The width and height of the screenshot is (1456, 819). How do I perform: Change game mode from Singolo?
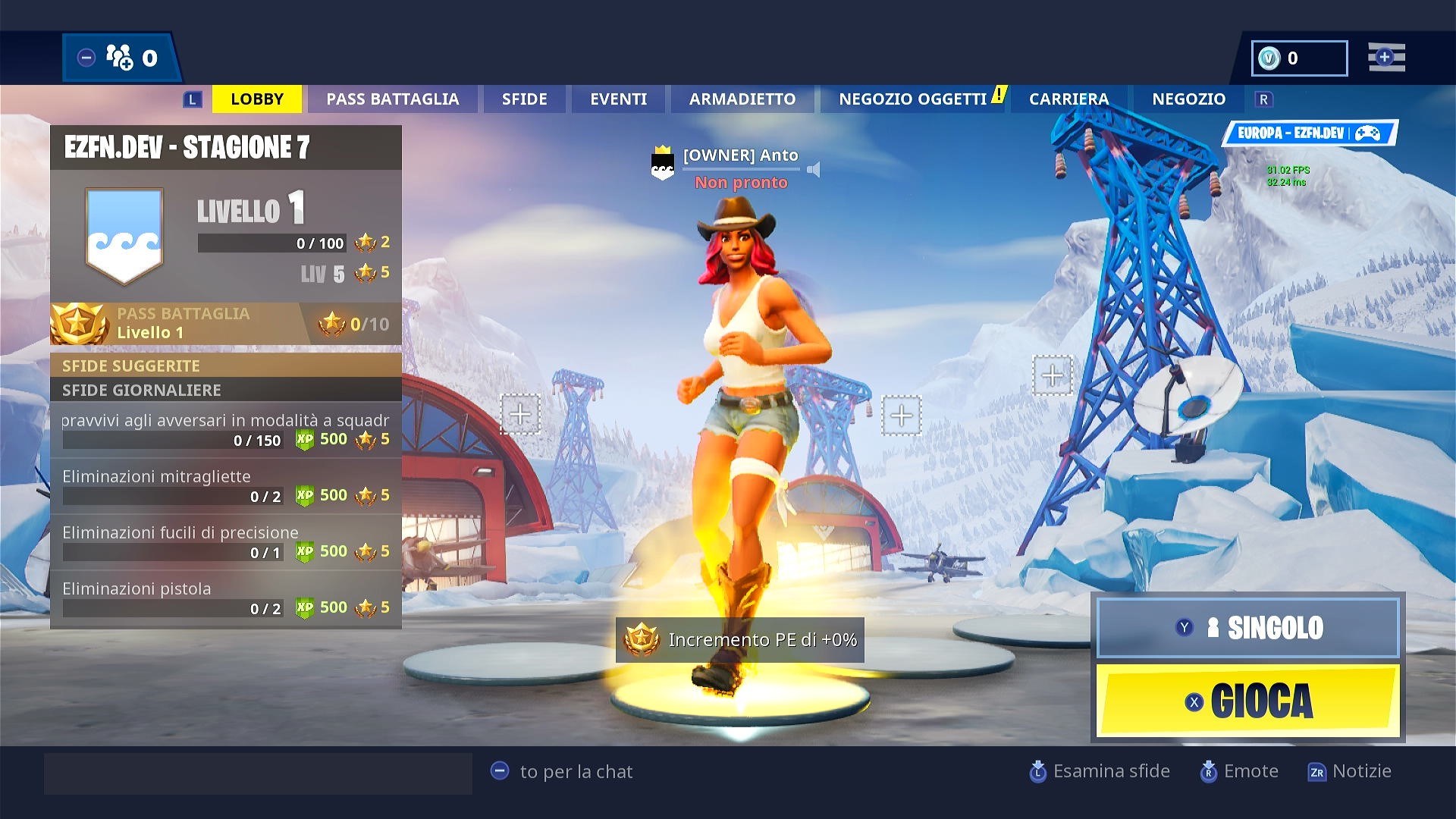coord(1247,628)
